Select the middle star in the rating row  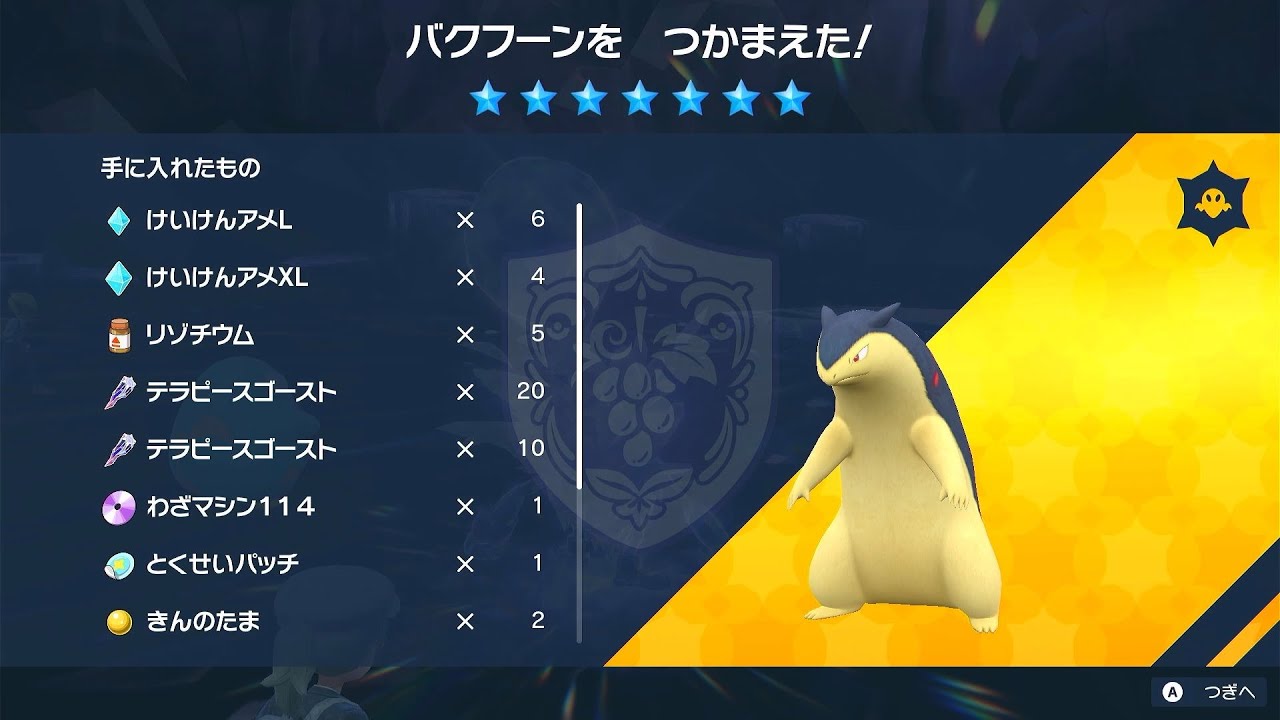(641, 100)
